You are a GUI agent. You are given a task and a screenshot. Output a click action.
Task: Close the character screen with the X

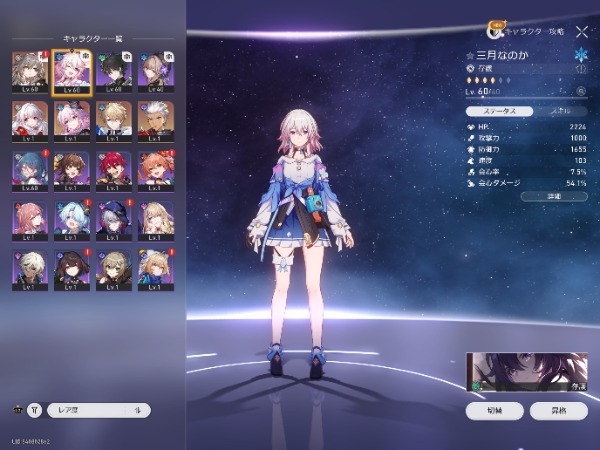582,32
